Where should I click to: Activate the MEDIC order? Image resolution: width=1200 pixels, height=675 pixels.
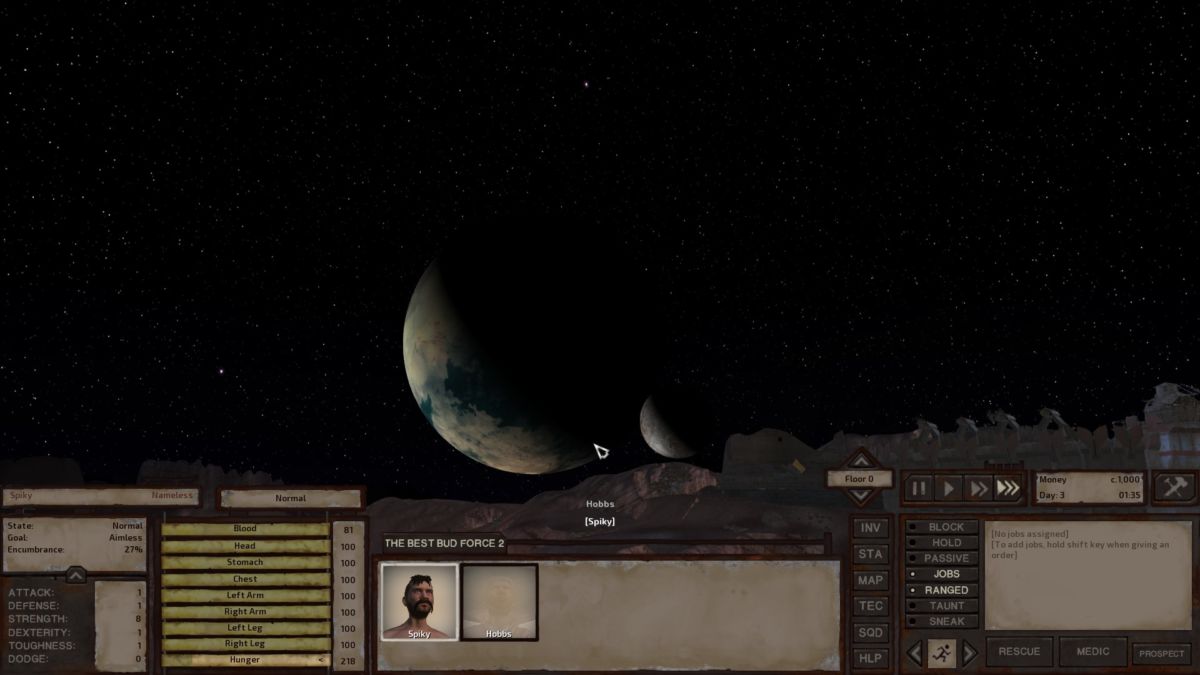[x=1092, y=652]
